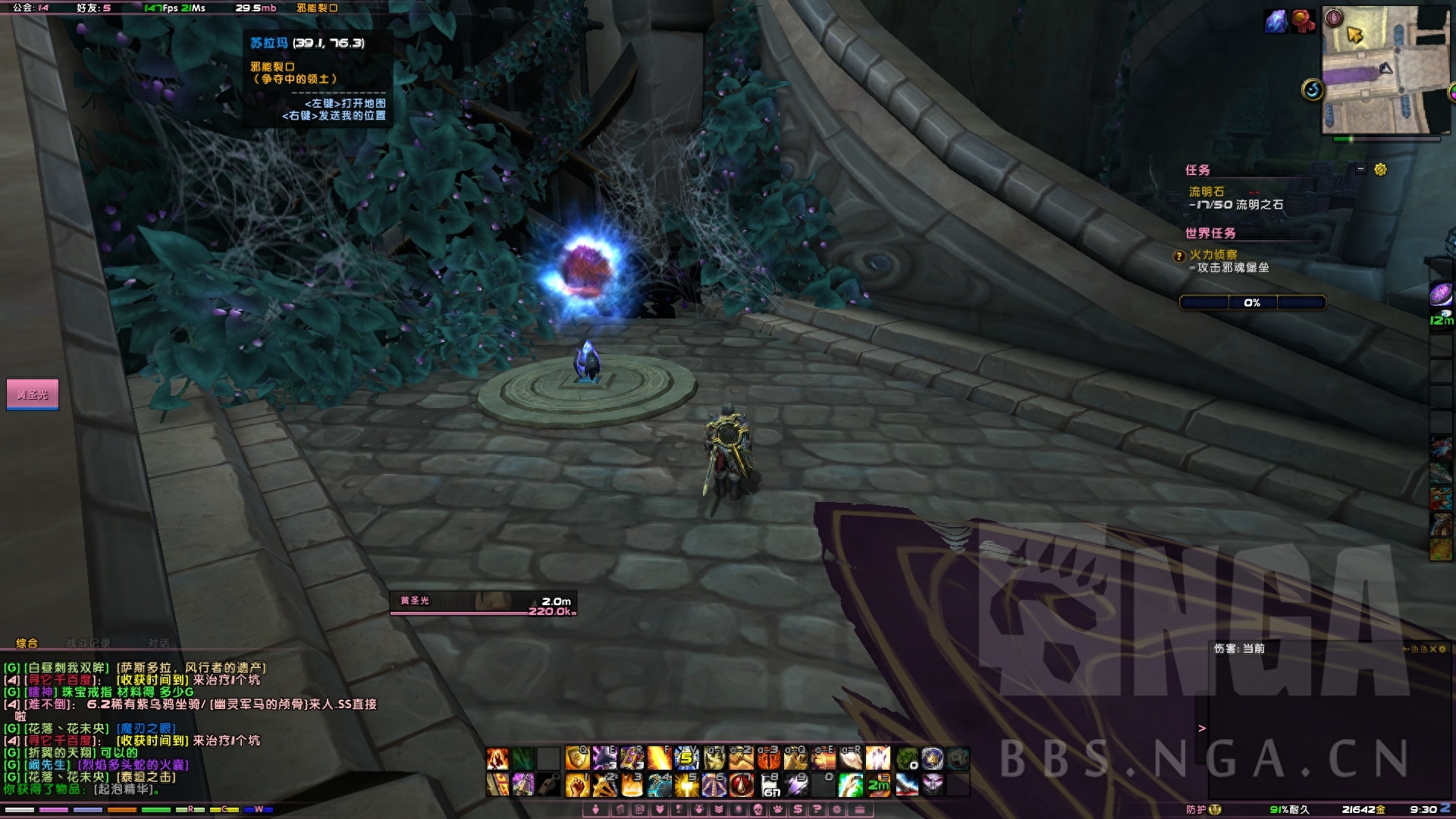Switch to the 战斗记录 combat log tab
Screen dimensions: 1456x819
pyautogui.click(x=88, y=643)
